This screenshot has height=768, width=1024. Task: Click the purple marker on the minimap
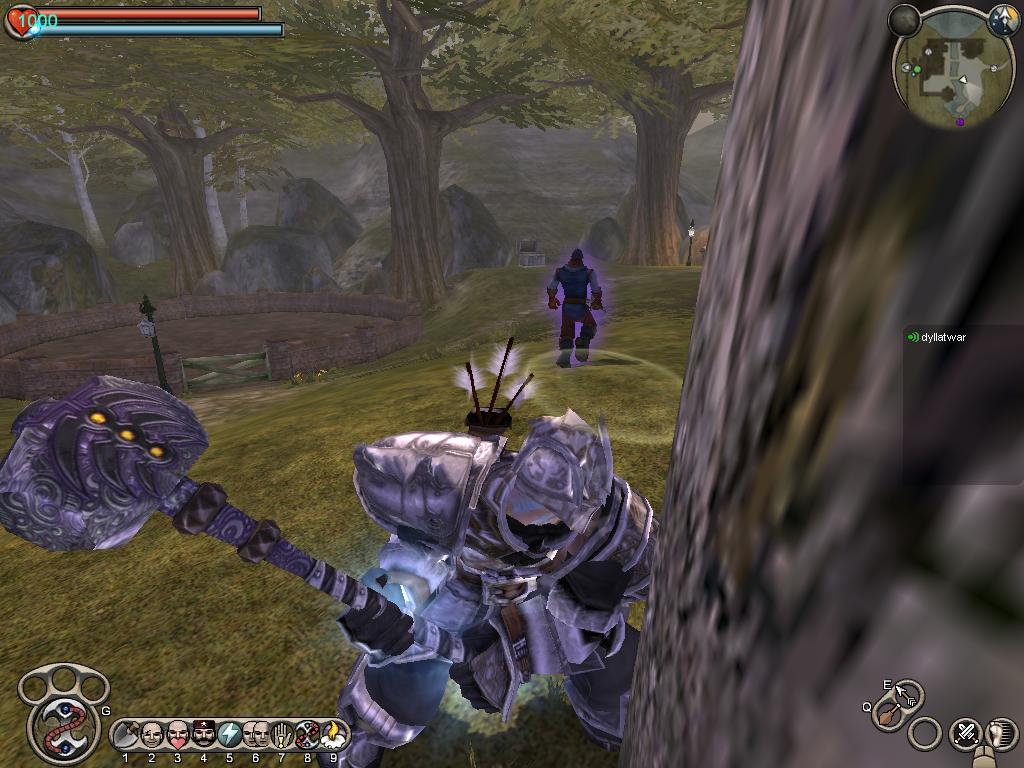point(960,122)
